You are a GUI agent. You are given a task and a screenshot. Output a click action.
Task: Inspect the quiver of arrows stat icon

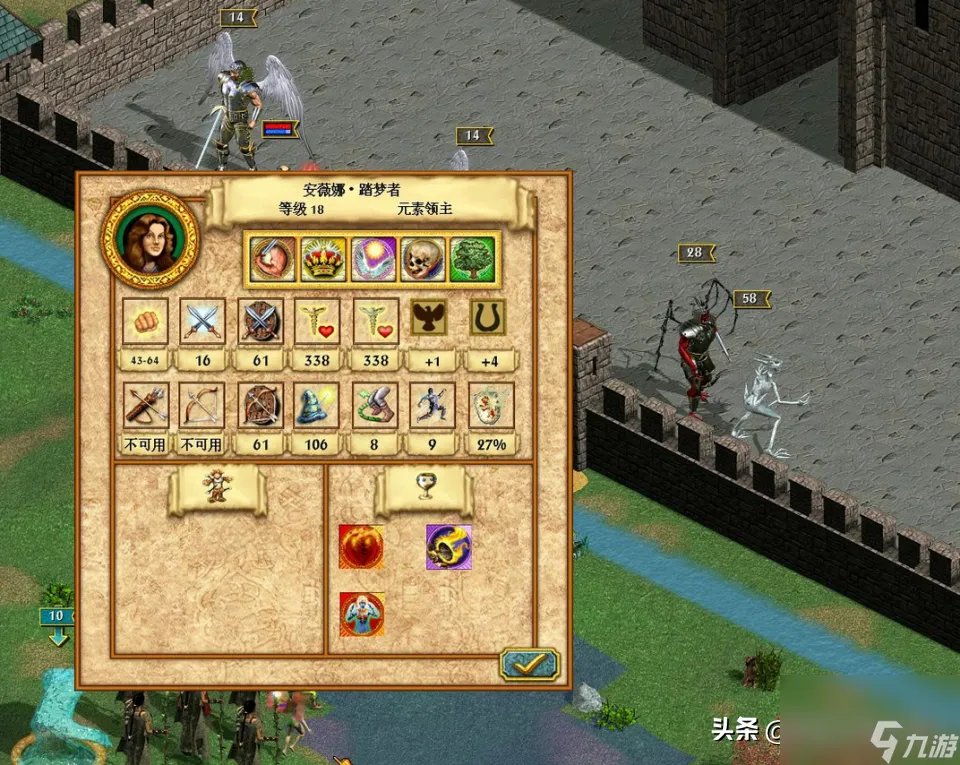(145, 406)
